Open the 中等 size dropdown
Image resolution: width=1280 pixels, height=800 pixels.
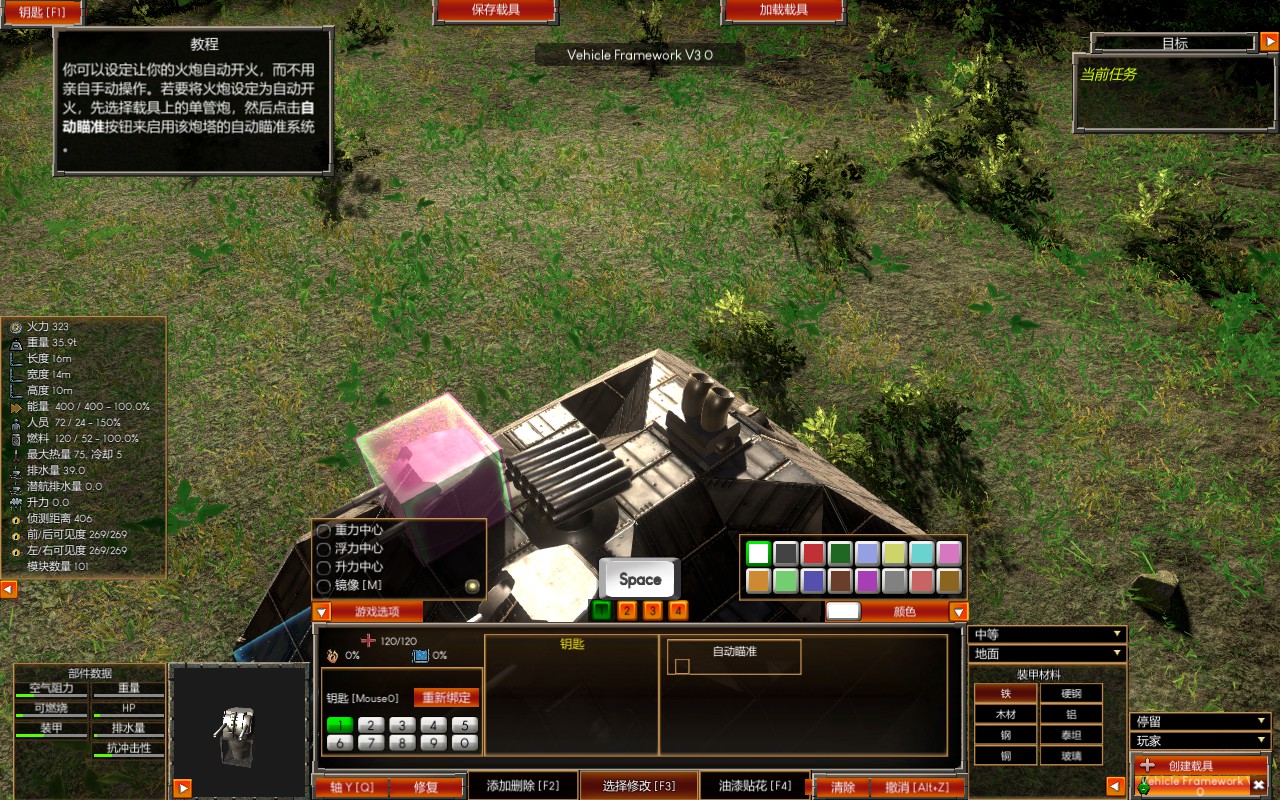click(x=1047, y=634)
